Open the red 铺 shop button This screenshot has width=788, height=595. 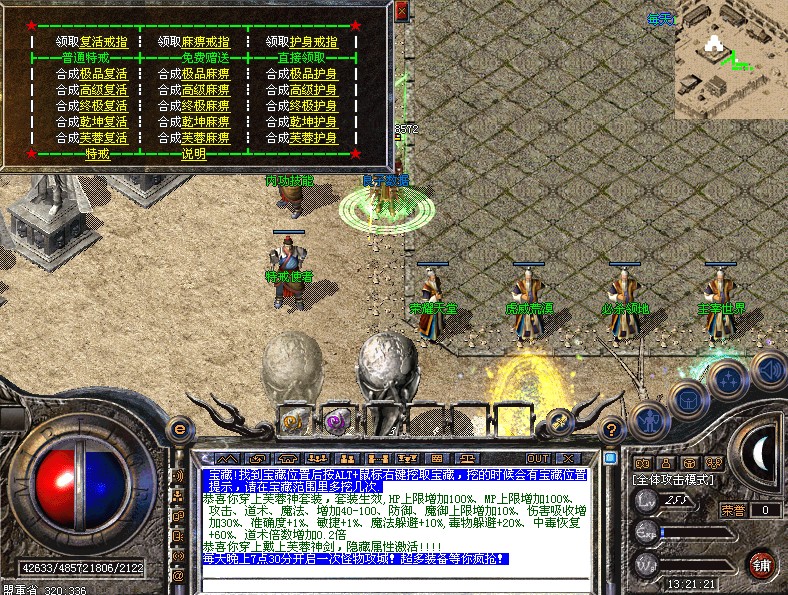[x=761, y=561]
